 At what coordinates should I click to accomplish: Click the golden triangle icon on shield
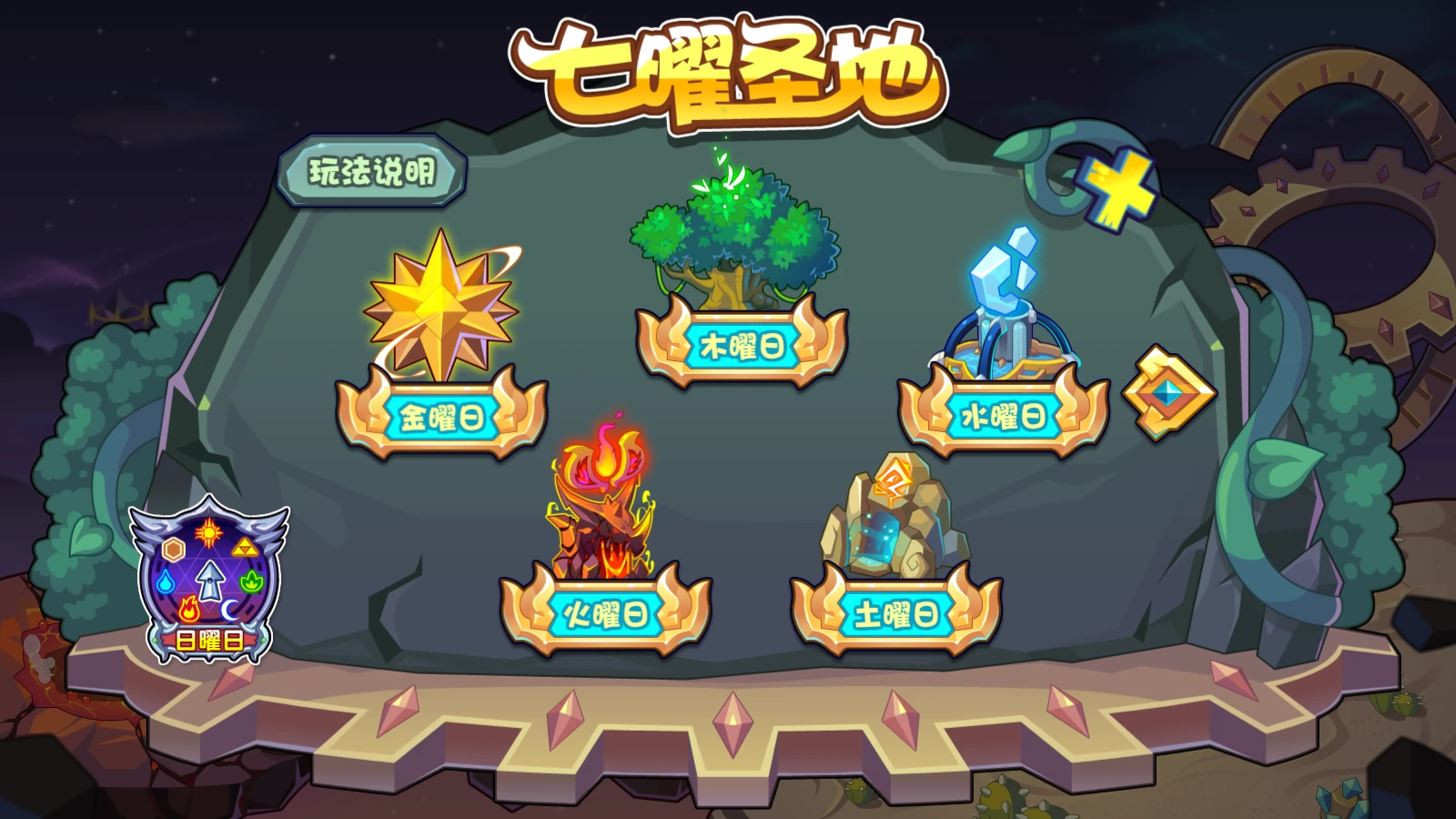[x=245, y=547]
